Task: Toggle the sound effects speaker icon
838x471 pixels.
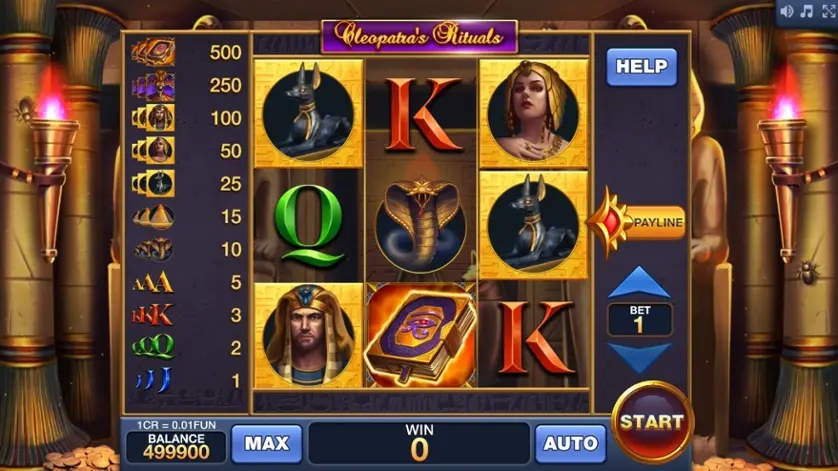Action: [785, 11]
